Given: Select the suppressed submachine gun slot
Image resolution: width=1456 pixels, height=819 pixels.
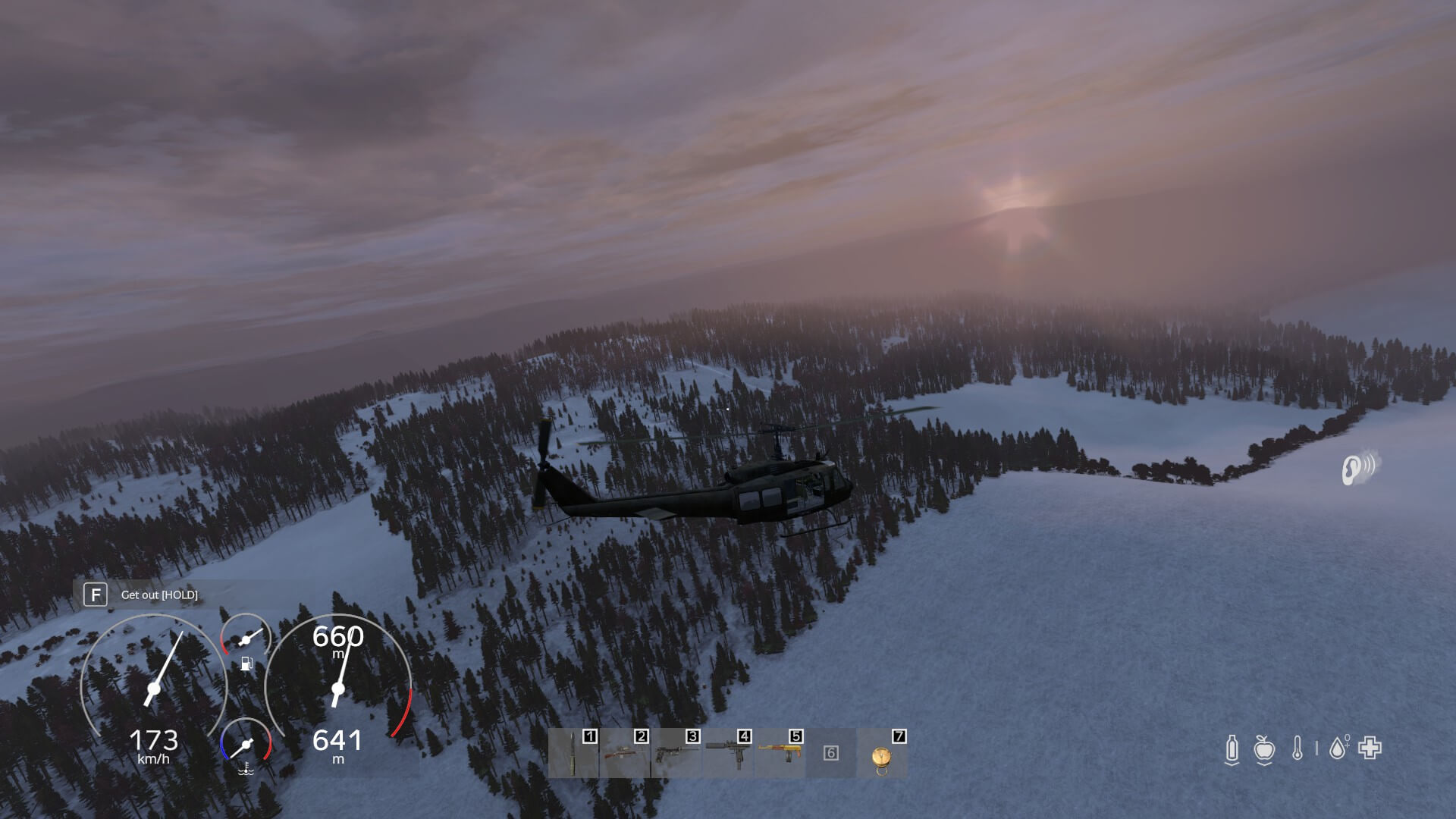Looking at the screenshot, I should click(728, 753).
